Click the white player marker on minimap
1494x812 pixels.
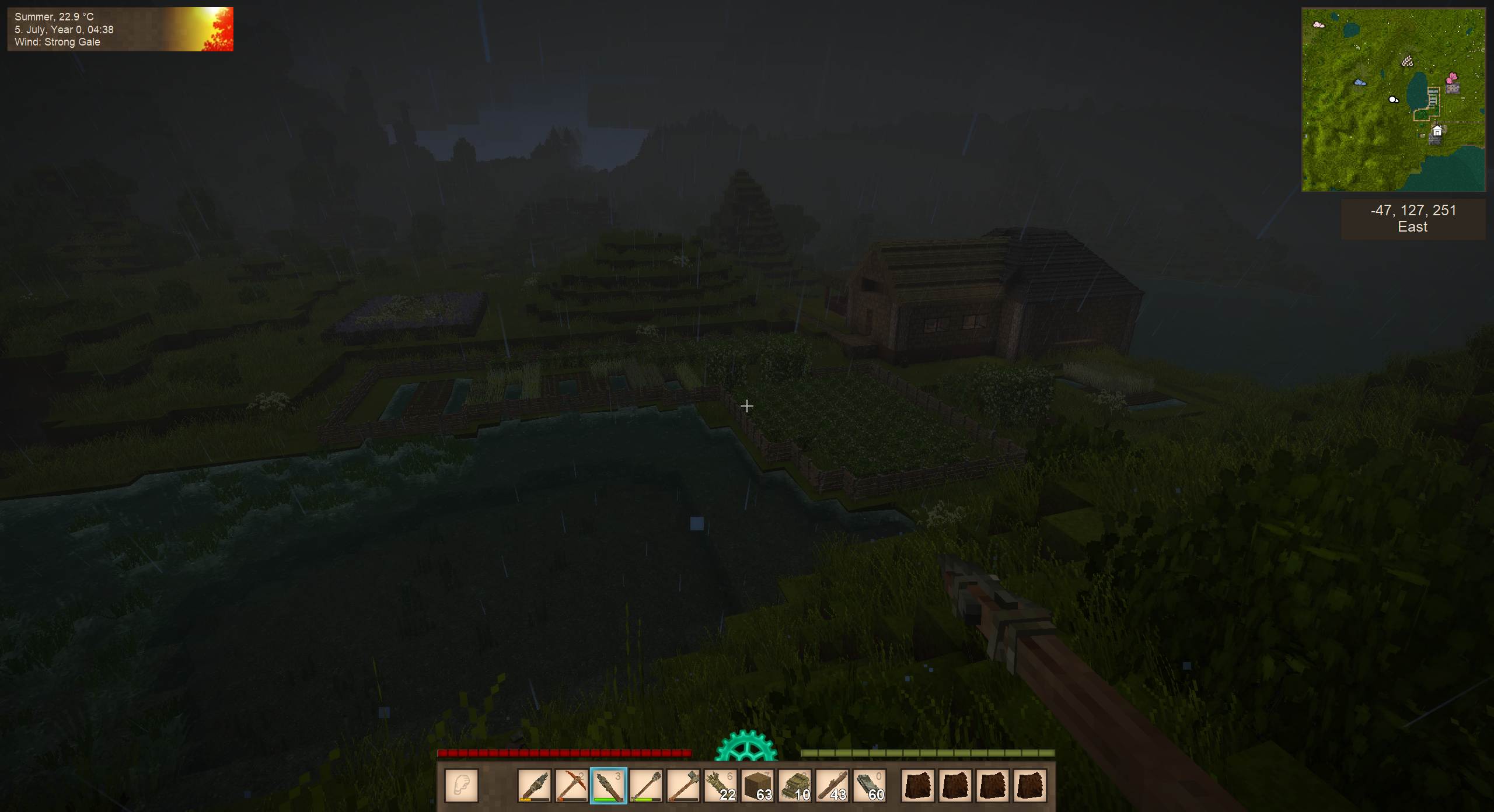(x=1393, y=100)
